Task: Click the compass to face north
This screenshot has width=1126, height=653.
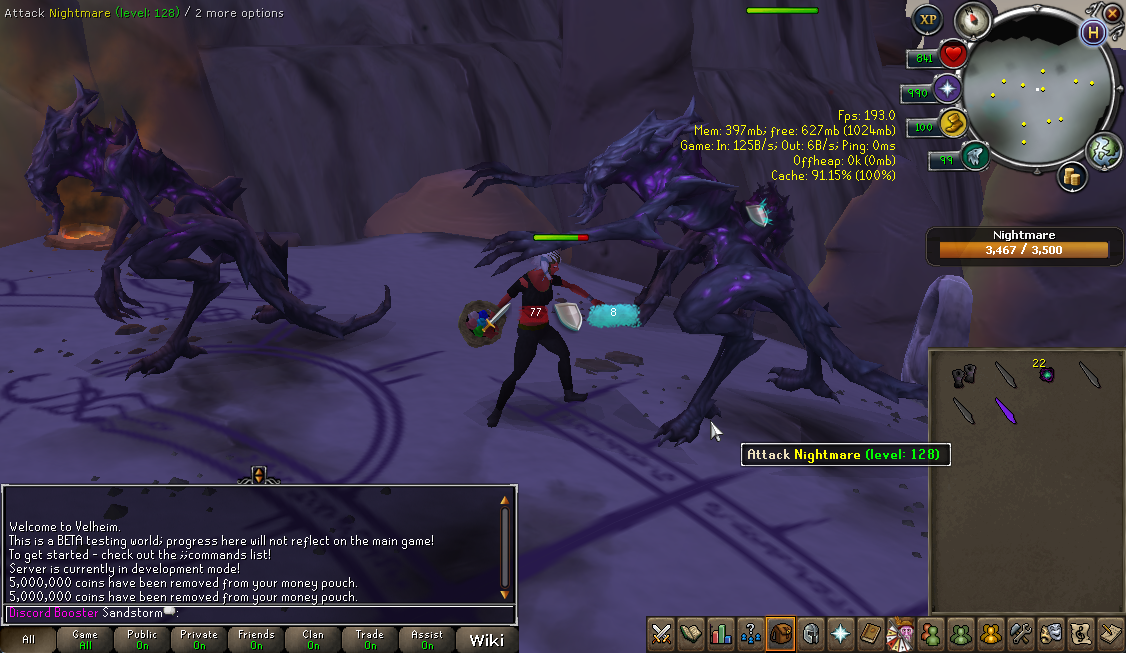Action: click(972, 19)
